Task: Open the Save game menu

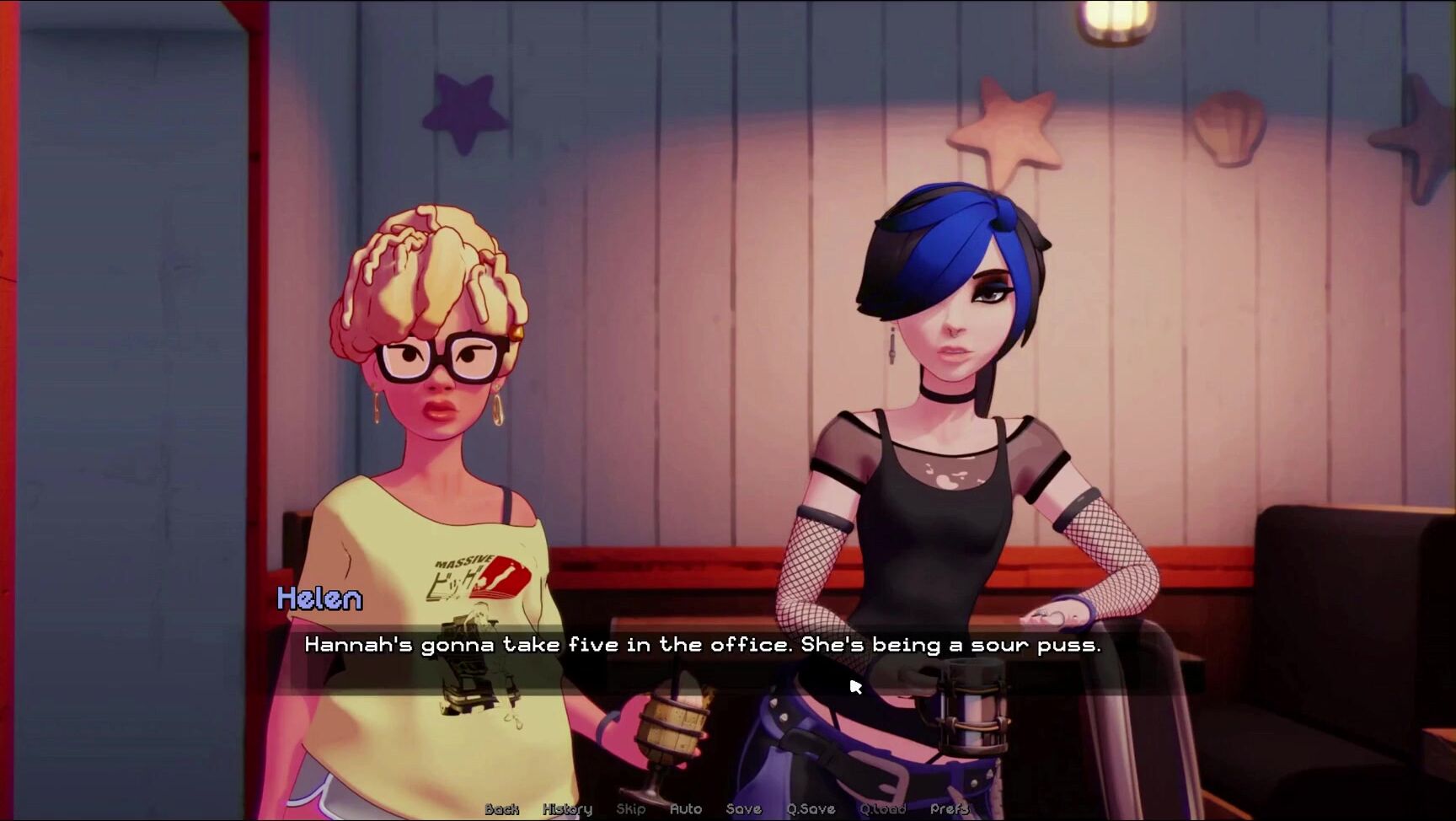Action: (x=743, y=809)
